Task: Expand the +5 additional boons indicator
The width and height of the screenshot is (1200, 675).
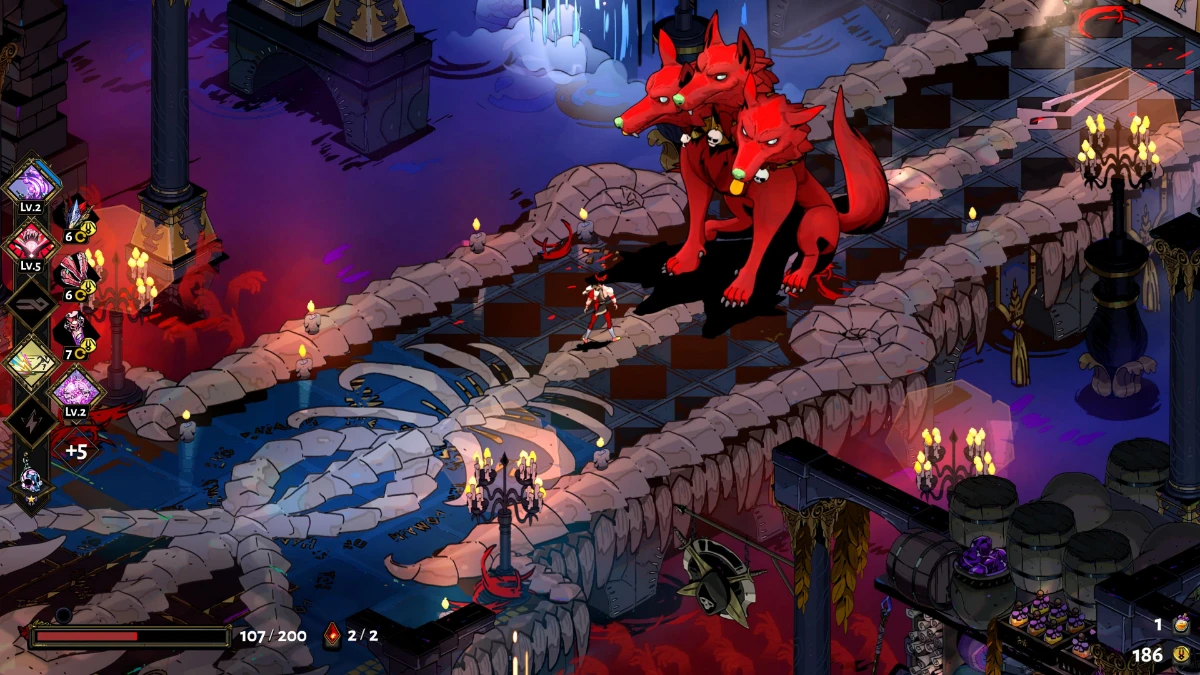Action: click(x=77, y=450)
